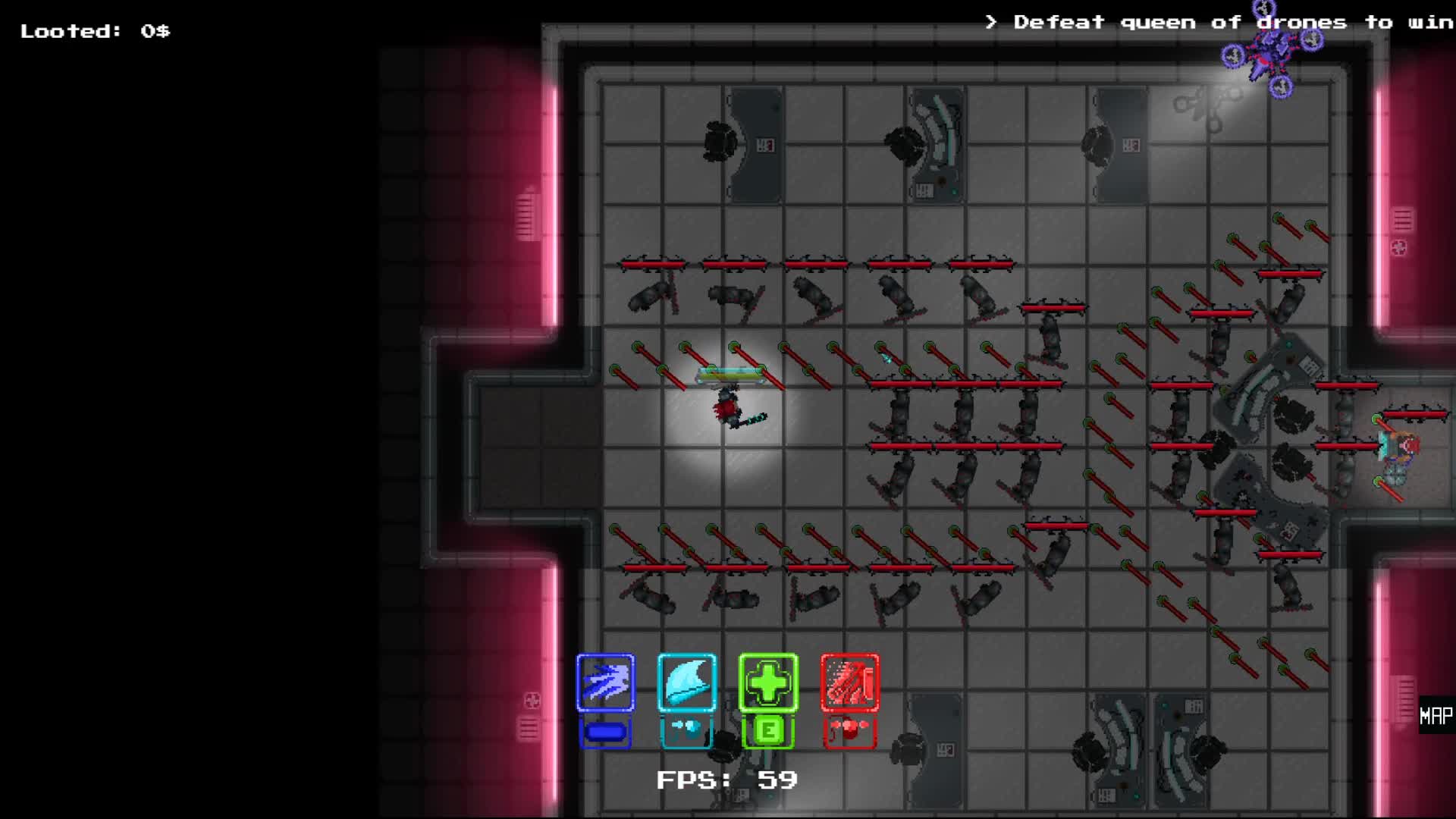Viewport: 1456px width, 819px height.
Task: Click the Looted: 0$ counter
Action: (x=95, y=30)
